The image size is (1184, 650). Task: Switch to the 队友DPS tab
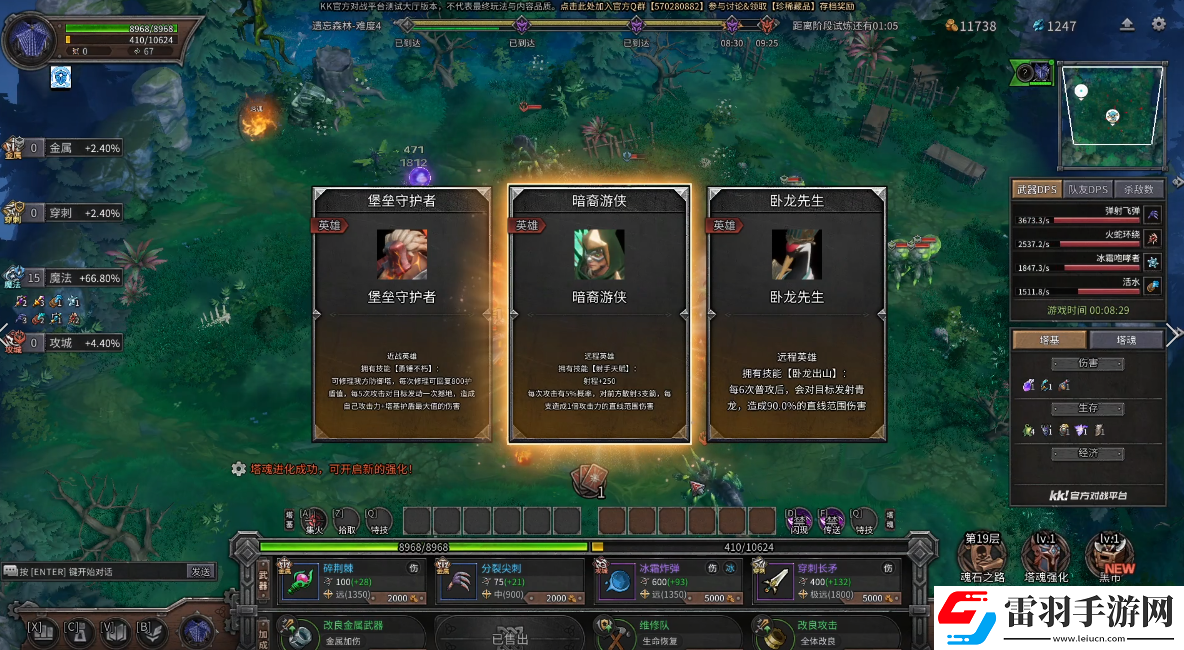(1087, 189)
